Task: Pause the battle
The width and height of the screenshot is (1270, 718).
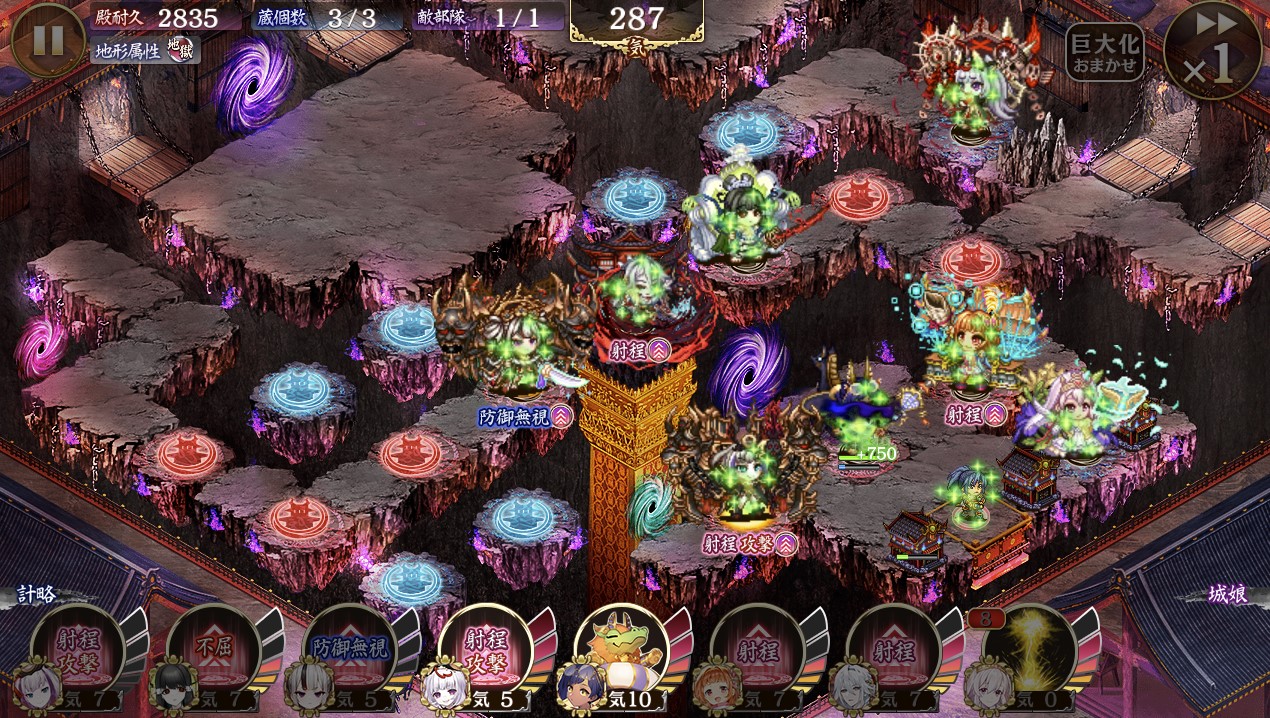Action: pyautogui.click(x=47, y=40)
